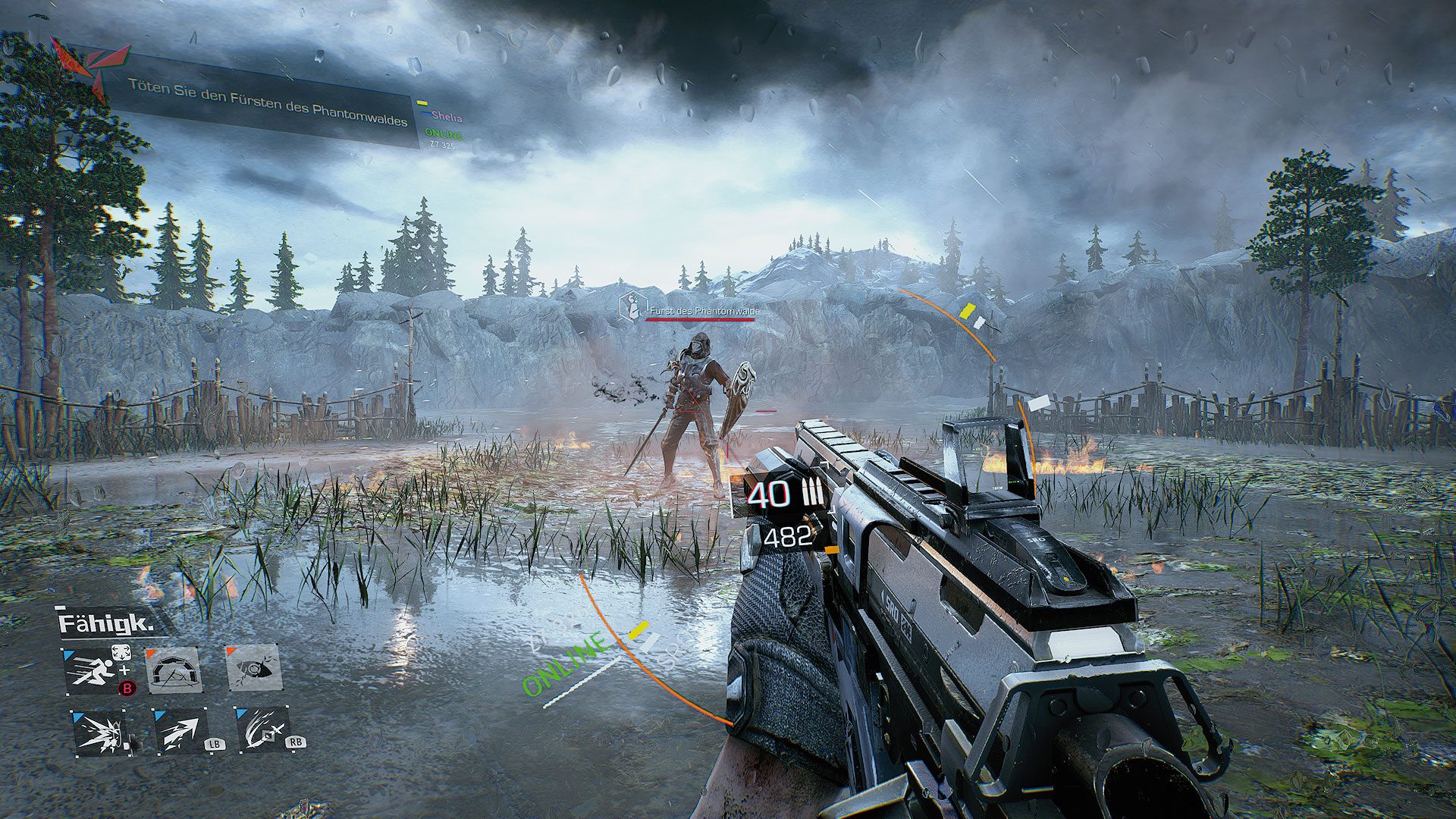
Task: Trigger the eye scan ability
Action: click(255, 669)
